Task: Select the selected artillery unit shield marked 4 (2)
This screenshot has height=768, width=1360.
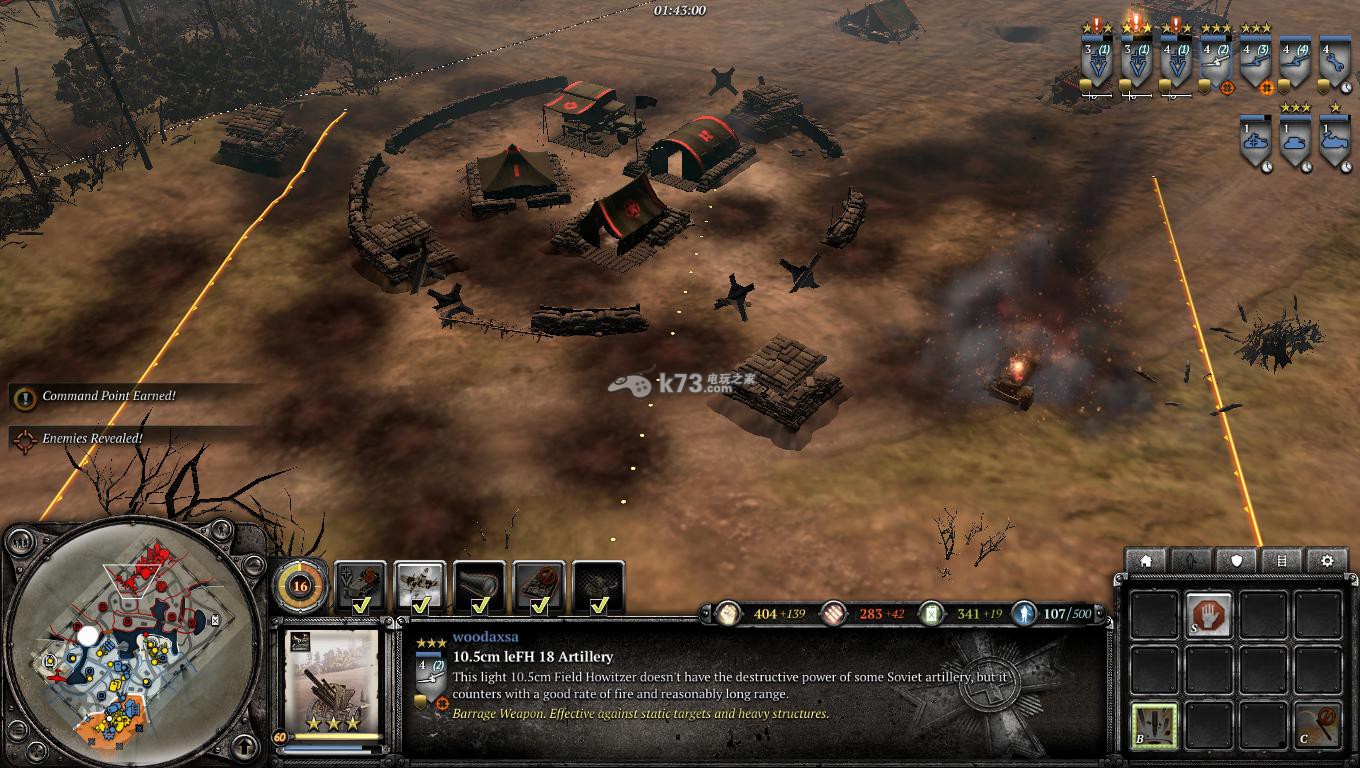Action: point(1215,62)
